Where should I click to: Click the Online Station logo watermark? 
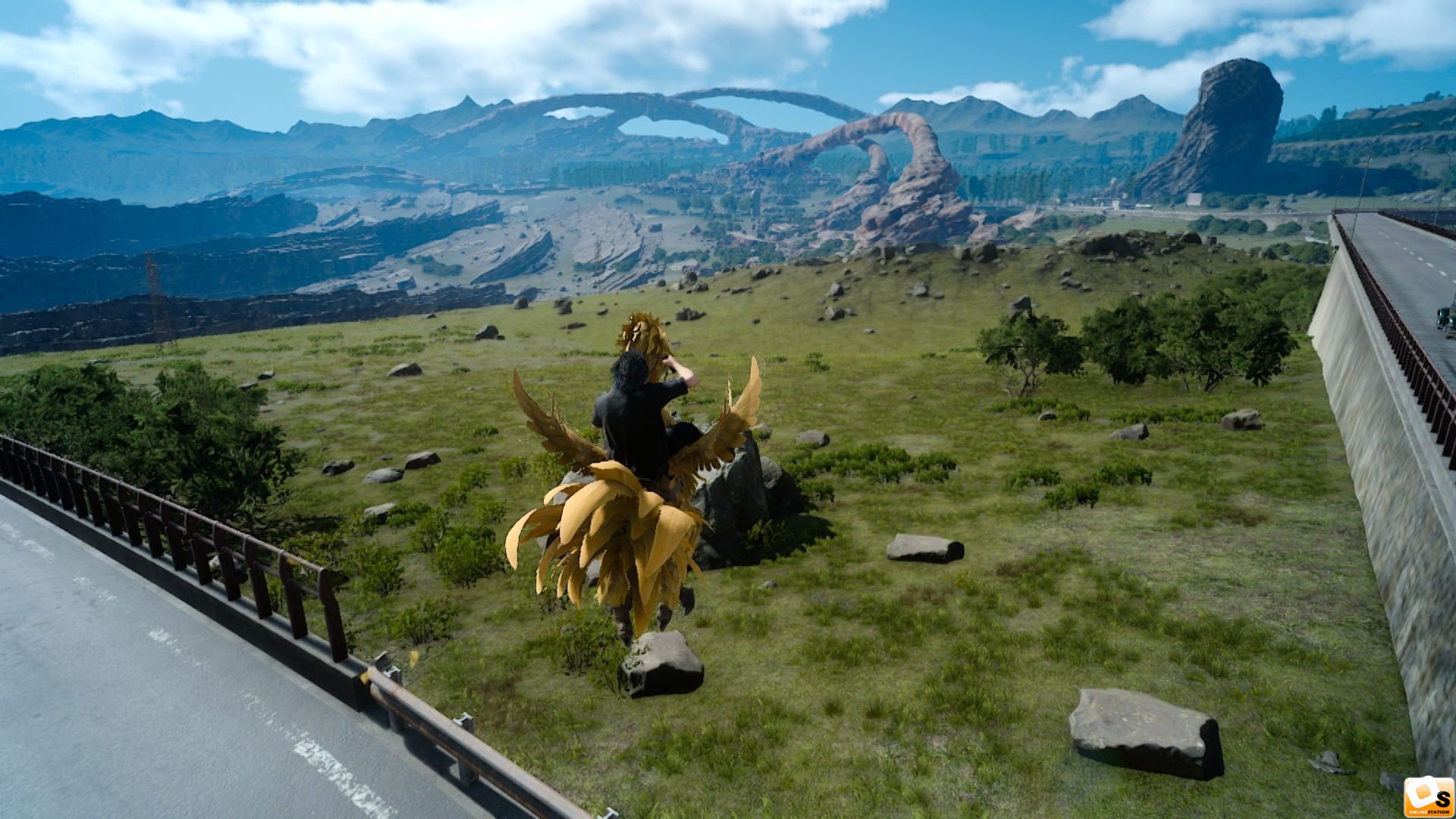[x=1428, y=797]
